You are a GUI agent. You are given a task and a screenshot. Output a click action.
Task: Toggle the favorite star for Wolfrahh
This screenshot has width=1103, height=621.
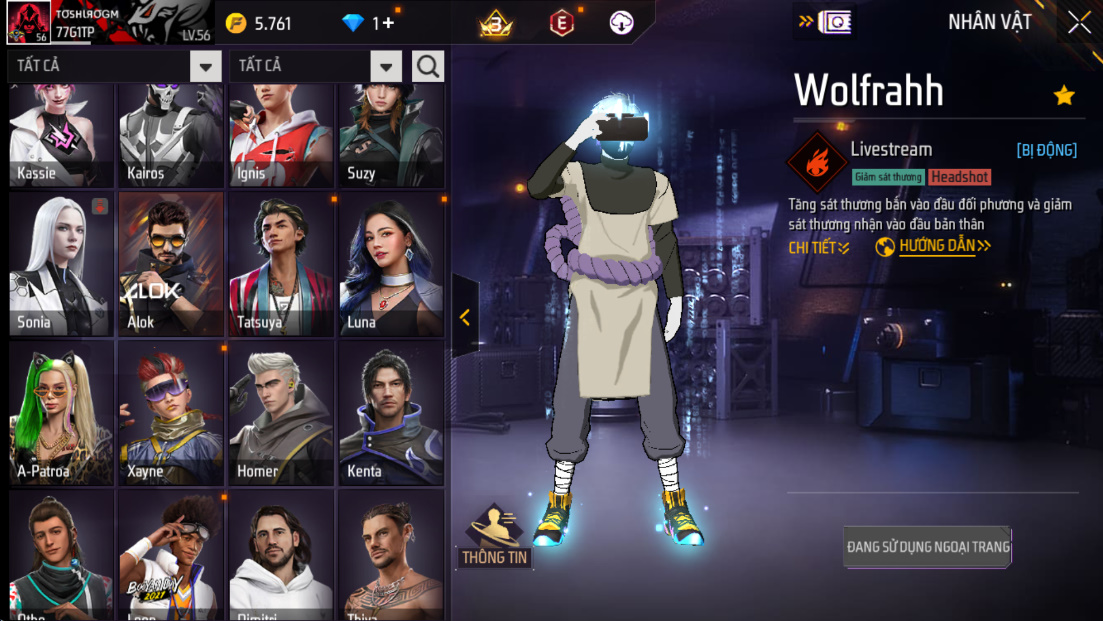[1064, 95]
